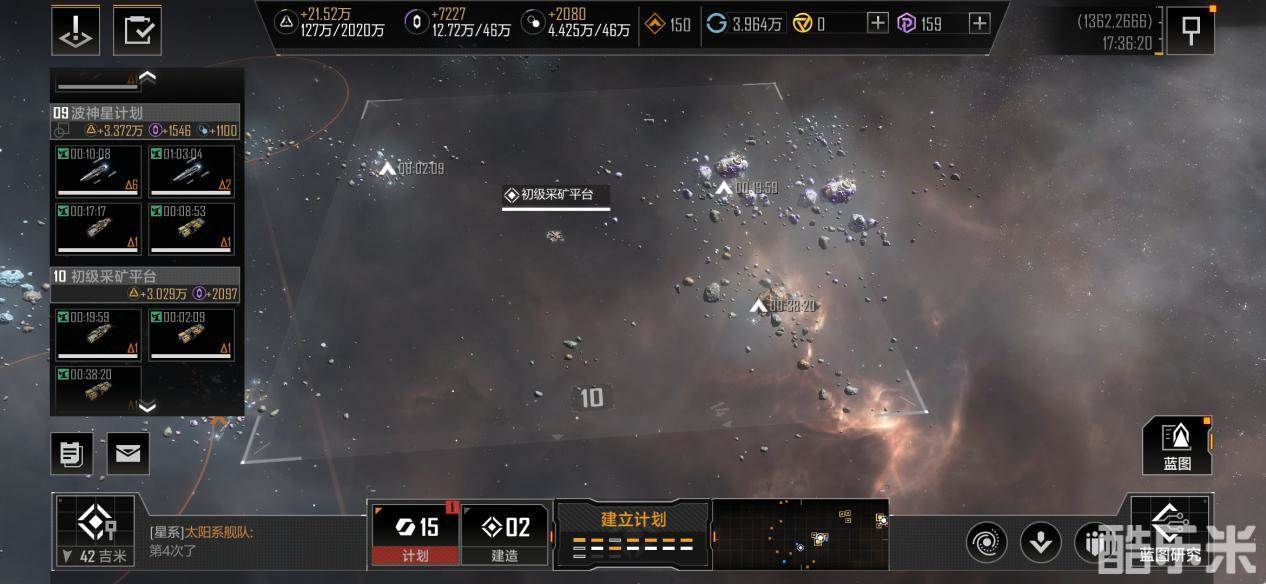The image size is (1266, 584).
Task: Select the ship card with timer 00:10:08
Action: (x=98, y=172)
